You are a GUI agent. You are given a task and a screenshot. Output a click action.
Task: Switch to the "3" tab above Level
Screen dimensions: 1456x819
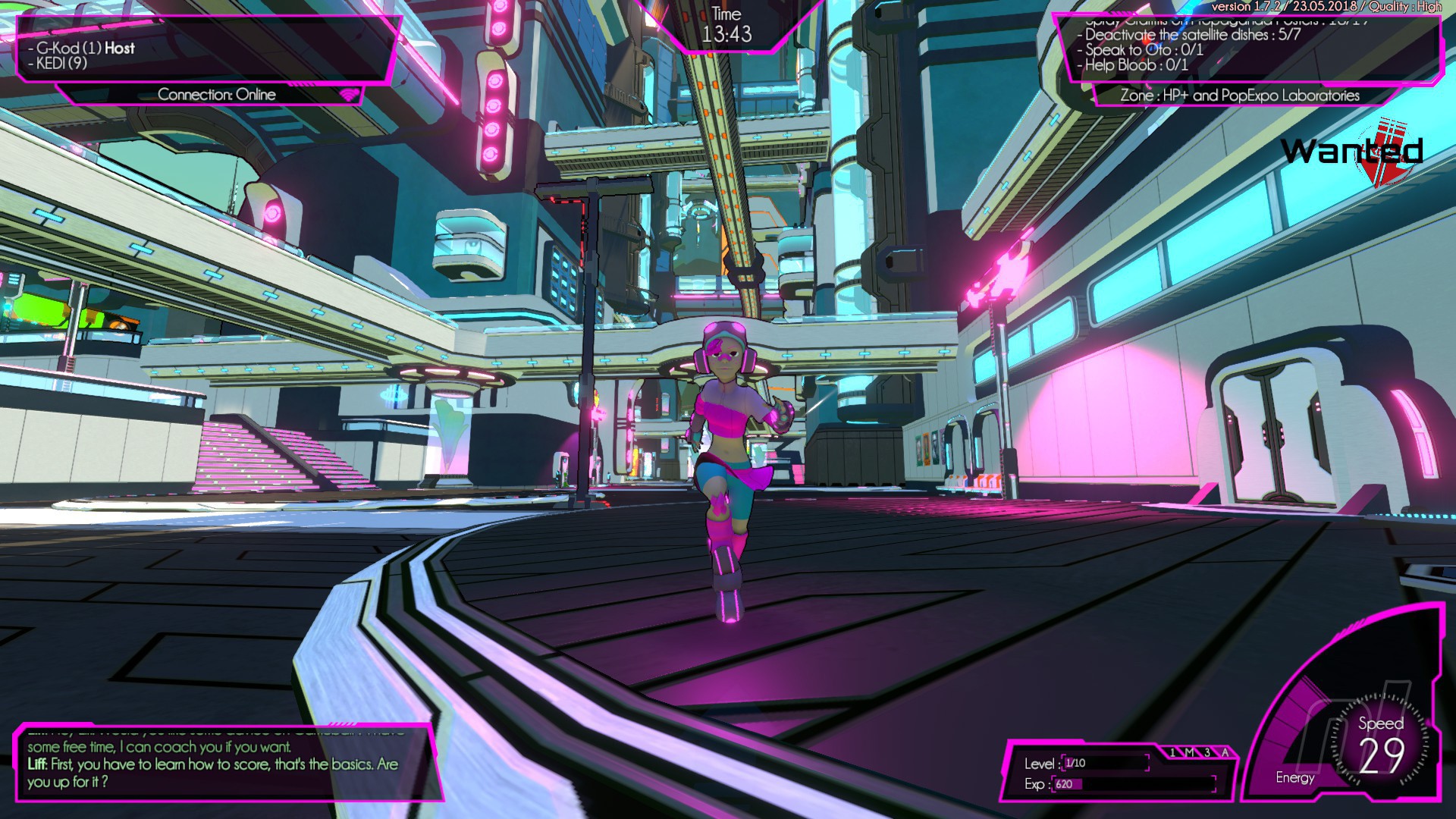1207,752
